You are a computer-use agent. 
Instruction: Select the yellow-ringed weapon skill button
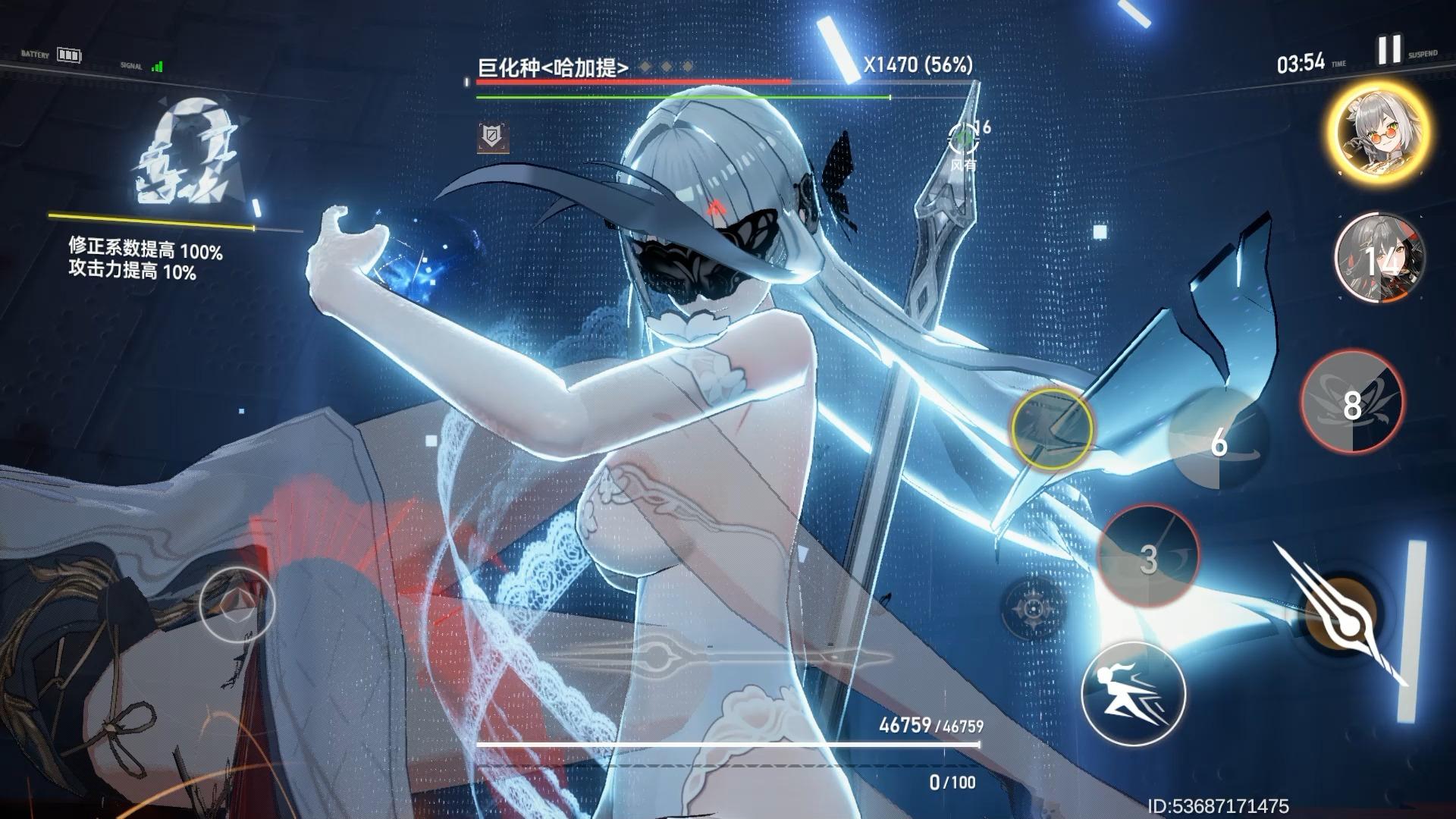pyautogui.click(x=1053, y=428)
